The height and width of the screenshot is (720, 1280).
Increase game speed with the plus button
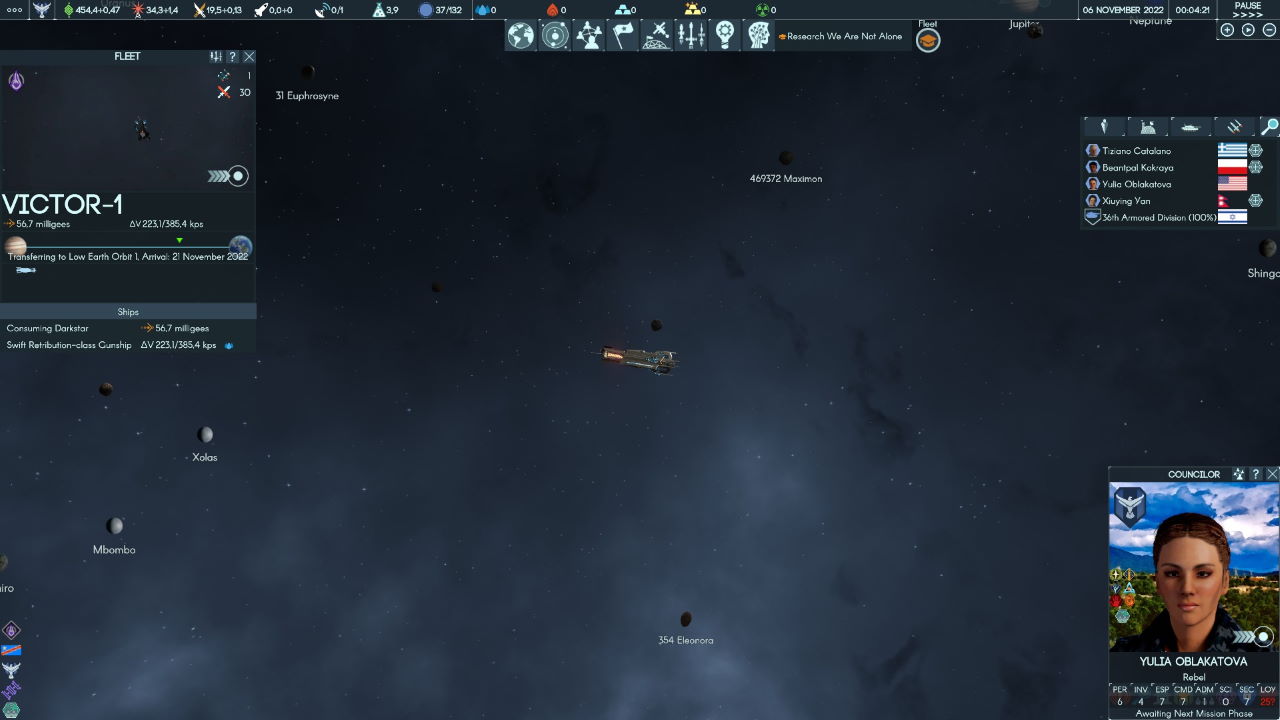pyautogui.click(x=1227, y=30)
